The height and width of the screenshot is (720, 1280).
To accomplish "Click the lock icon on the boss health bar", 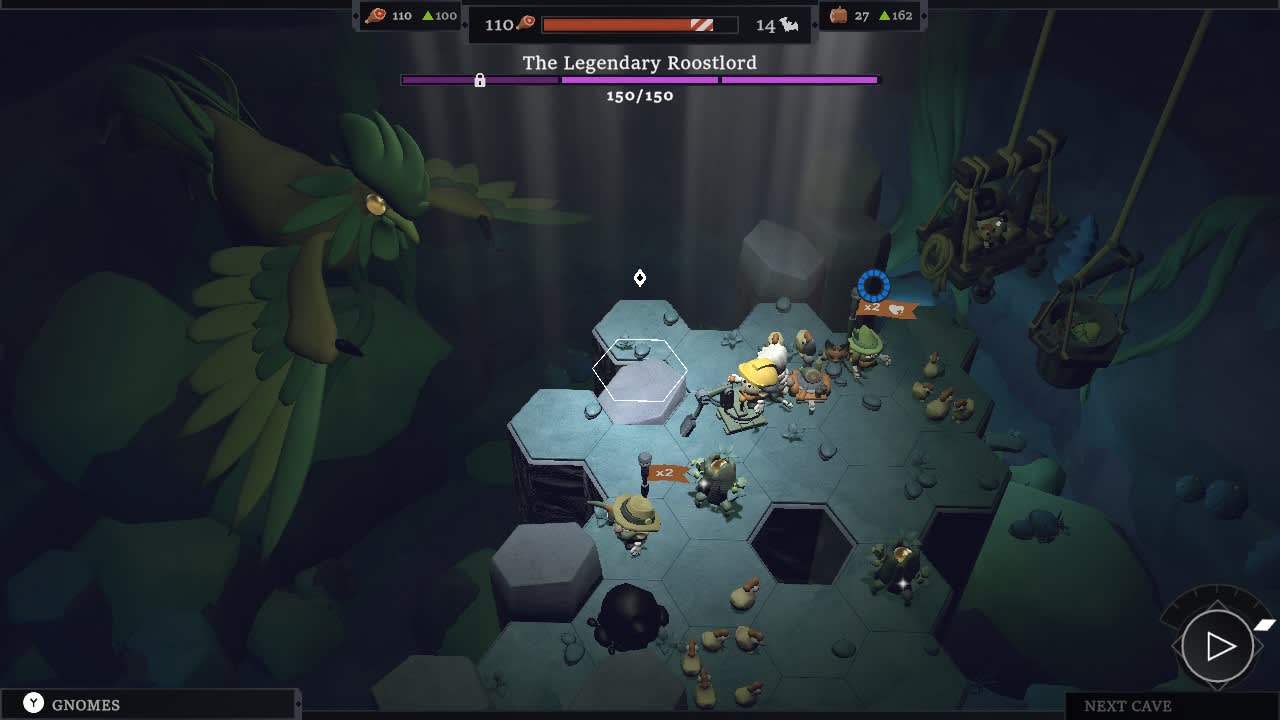I will pyautogui.click(x=477, y=80).
